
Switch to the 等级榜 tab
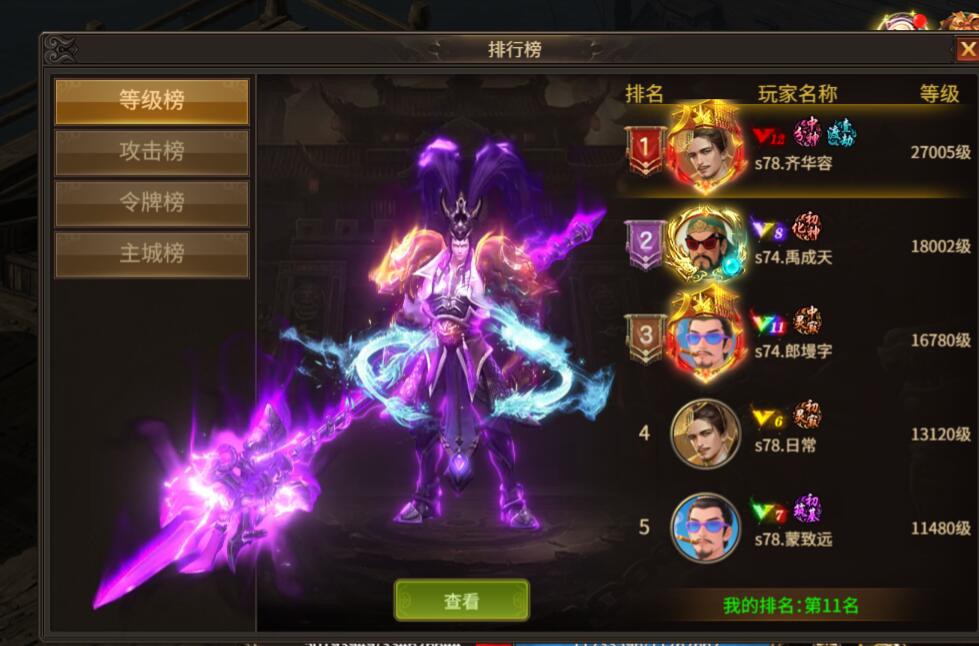pyautogui.click(x=151, y=101)
